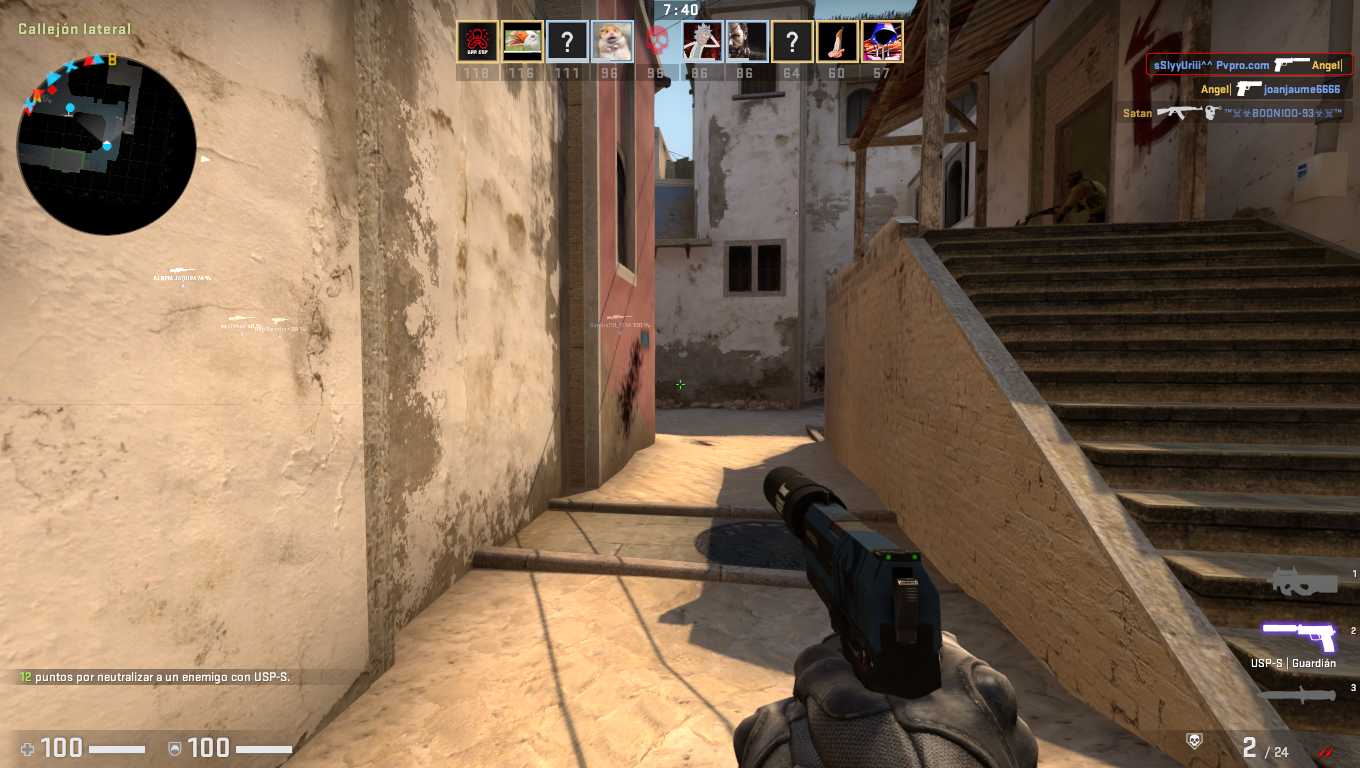The width and height of the screenshot is (1360, 768).
Task: Click the USP-S points mission notice
Action: tap(155, 677)
